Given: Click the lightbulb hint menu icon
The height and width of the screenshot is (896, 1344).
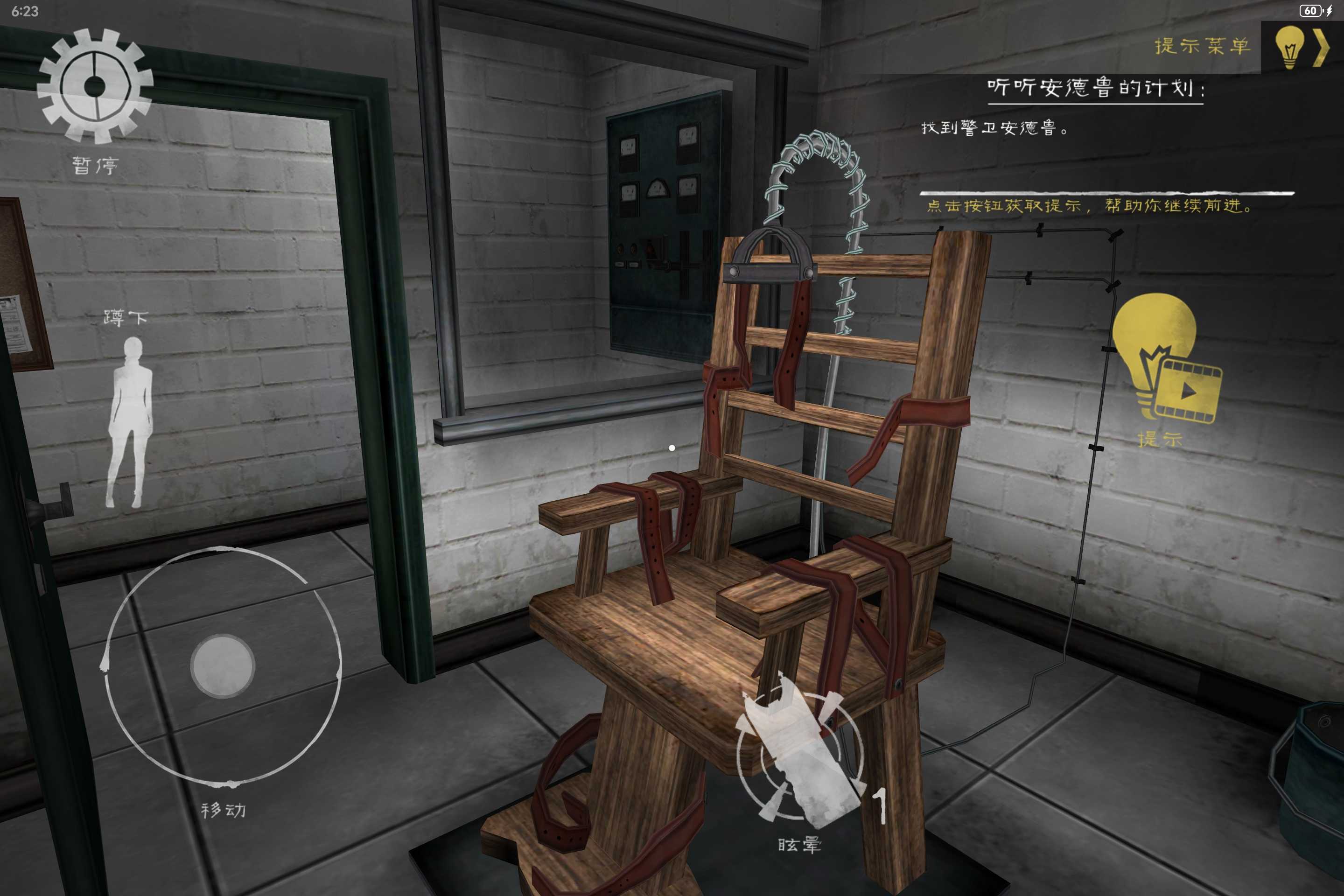Looking at the screenshot, I should pyautogui.click(x=1290, y=48).
